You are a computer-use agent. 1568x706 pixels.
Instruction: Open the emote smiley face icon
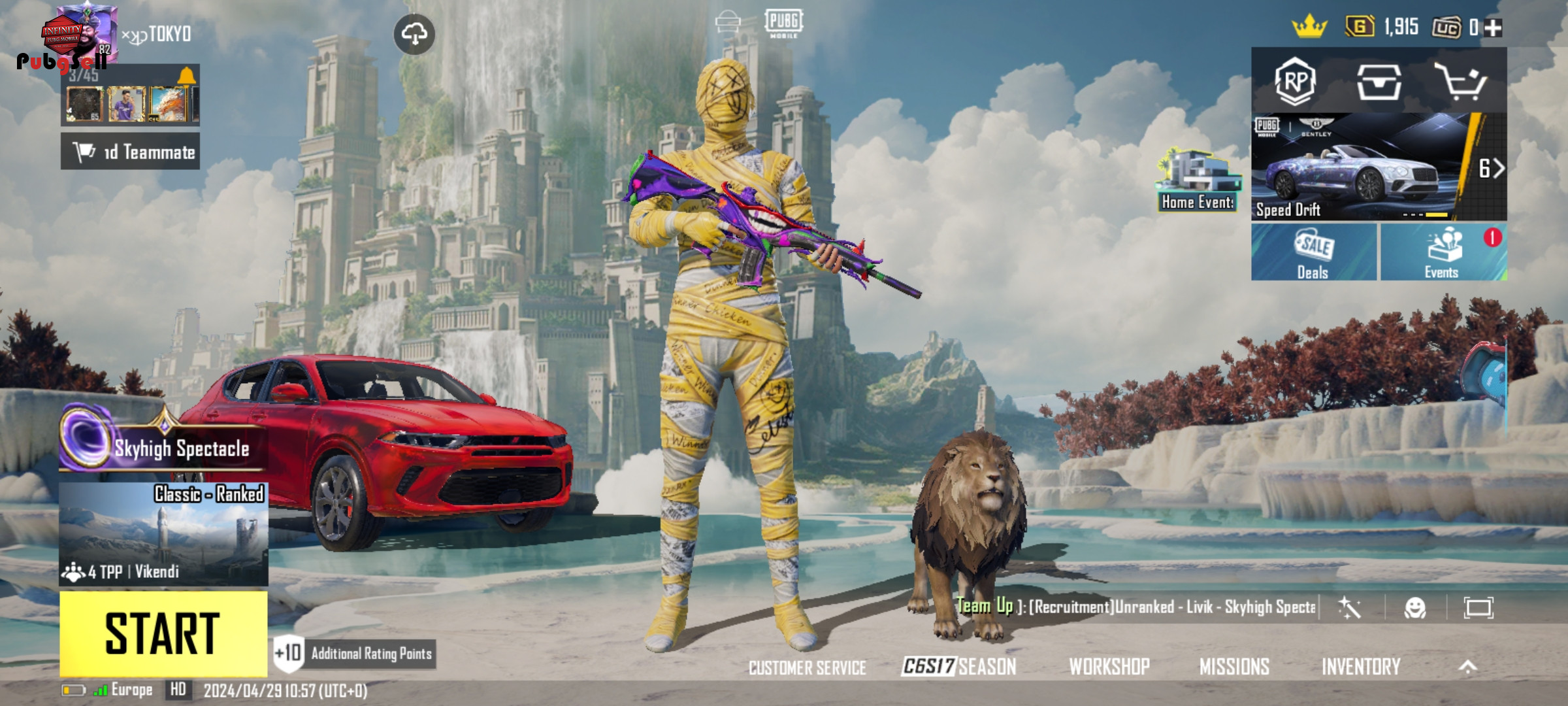tap(1415, 608)
